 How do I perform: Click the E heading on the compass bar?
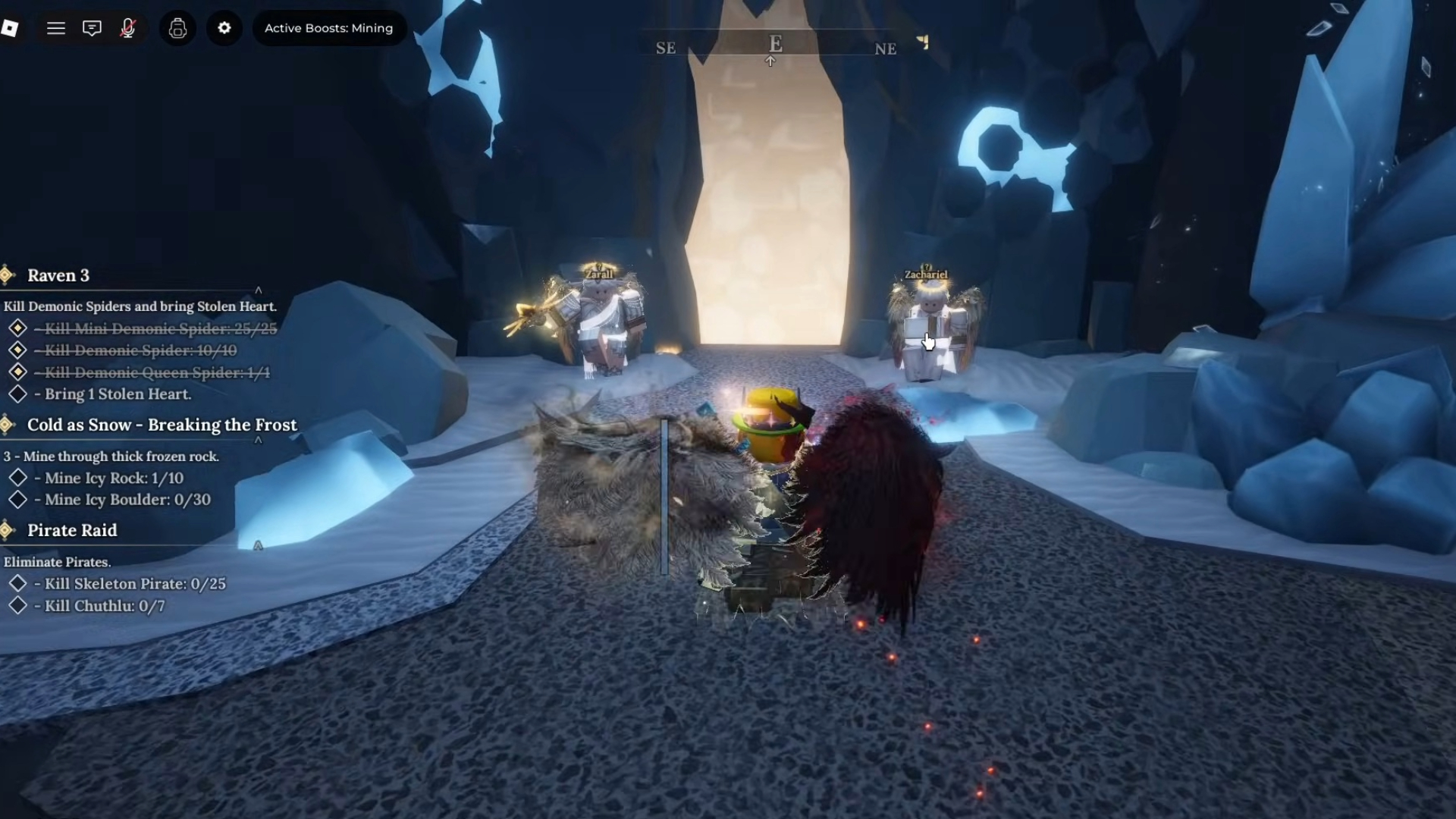(775, 43)
